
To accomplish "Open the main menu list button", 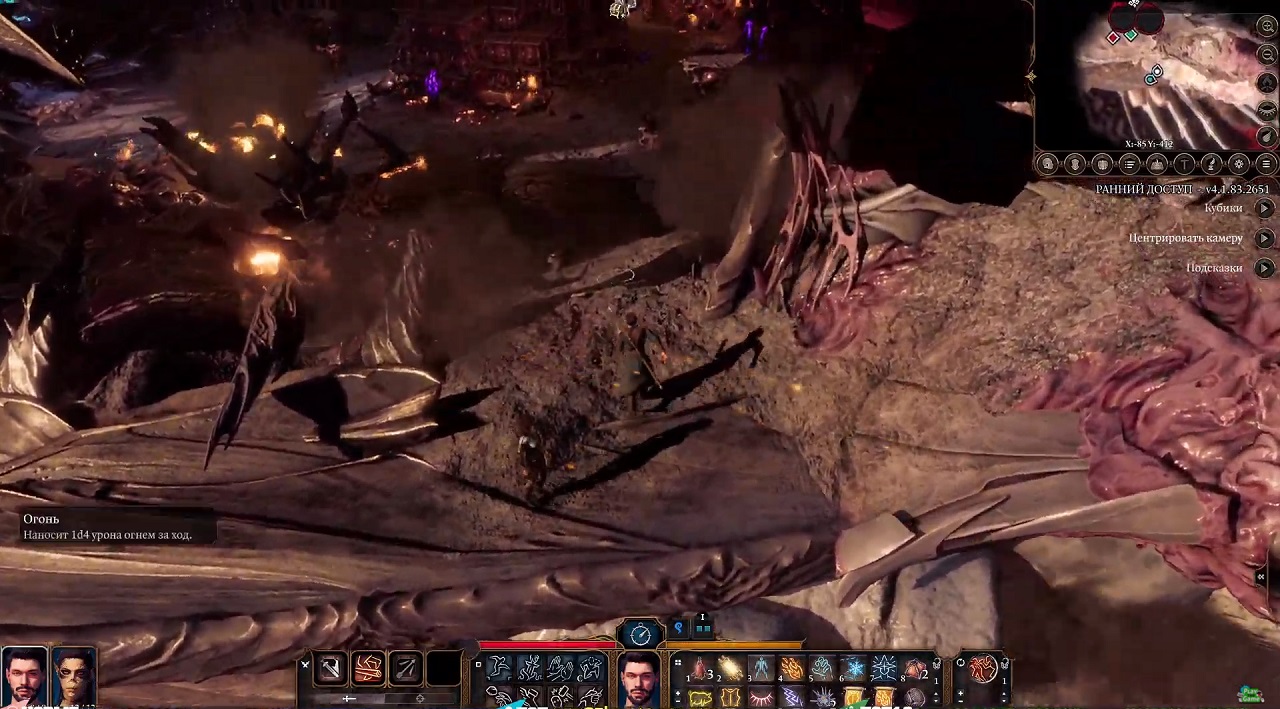I will coord(1266,164).
